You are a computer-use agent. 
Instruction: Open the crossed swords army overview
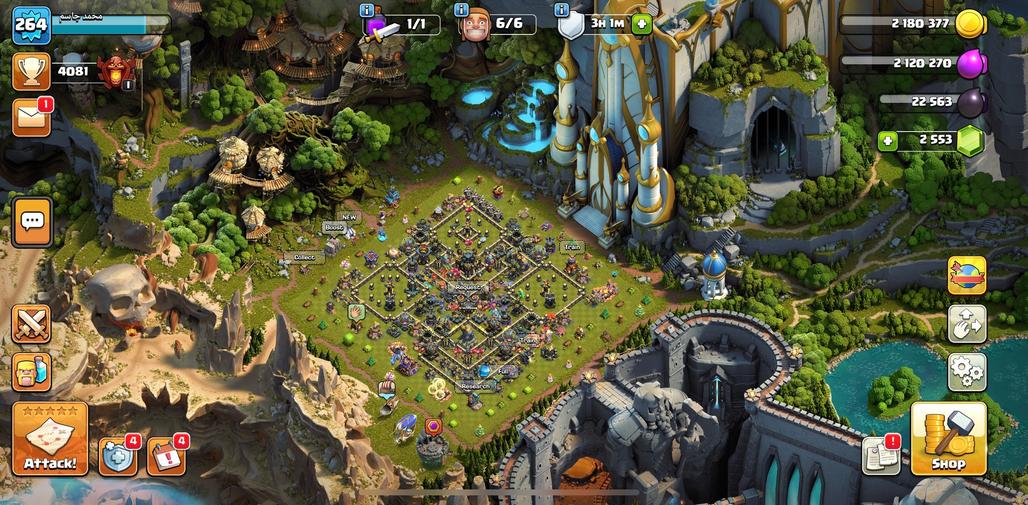pos(31,324)
